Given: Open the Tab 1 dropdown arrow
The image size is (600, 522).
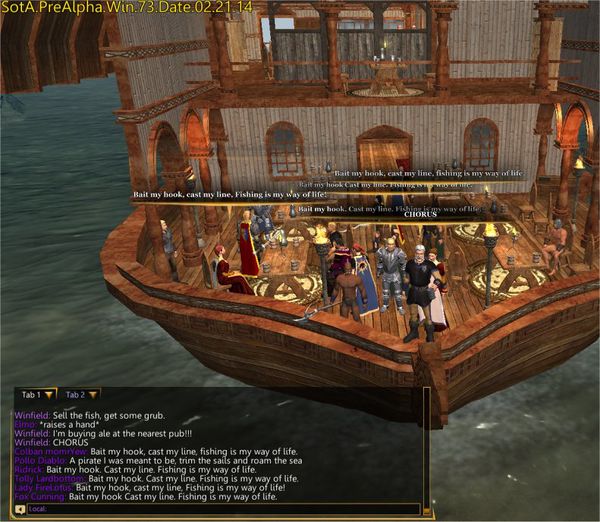Looking at the screenshot, I should pos(48,395).
